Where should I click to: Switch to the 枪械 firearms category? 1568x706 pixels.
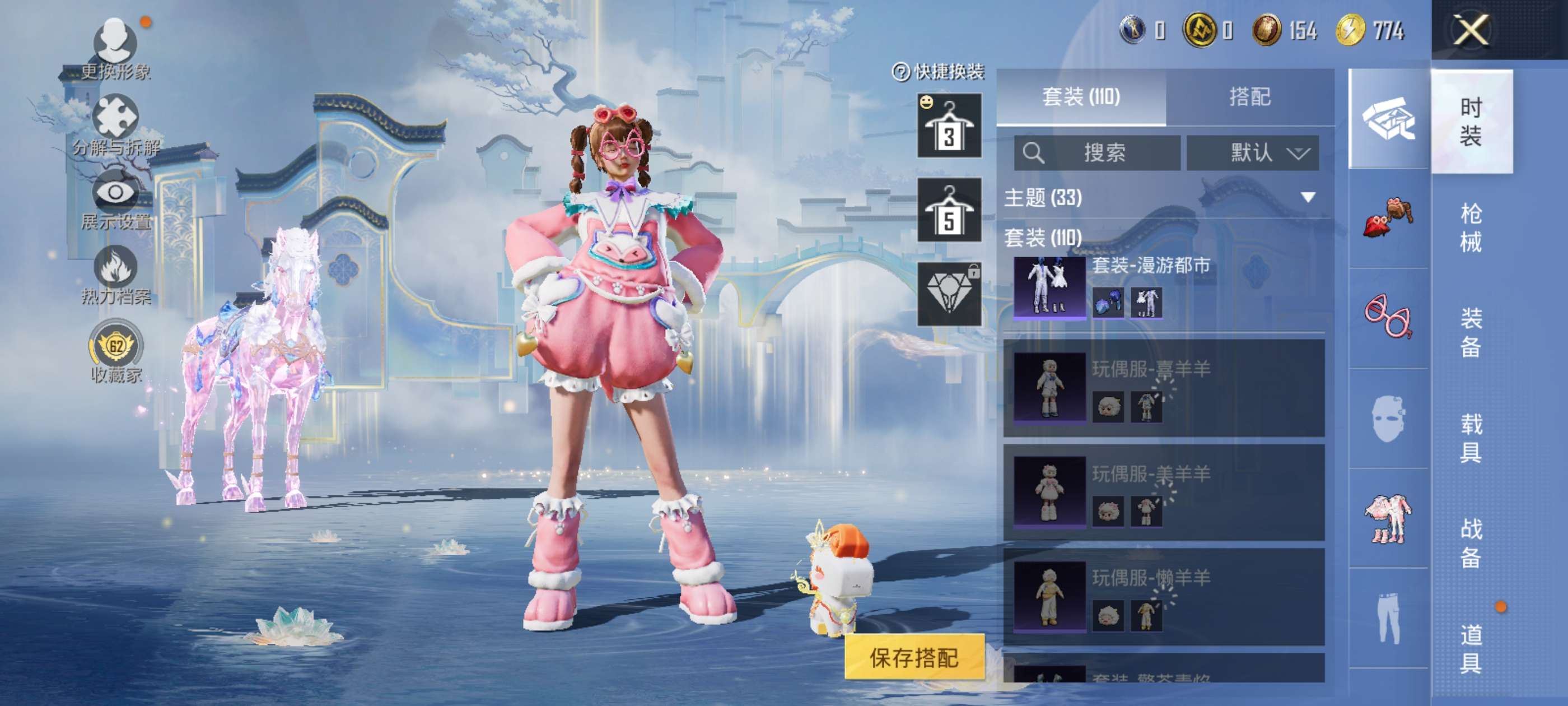[1471, 227]
